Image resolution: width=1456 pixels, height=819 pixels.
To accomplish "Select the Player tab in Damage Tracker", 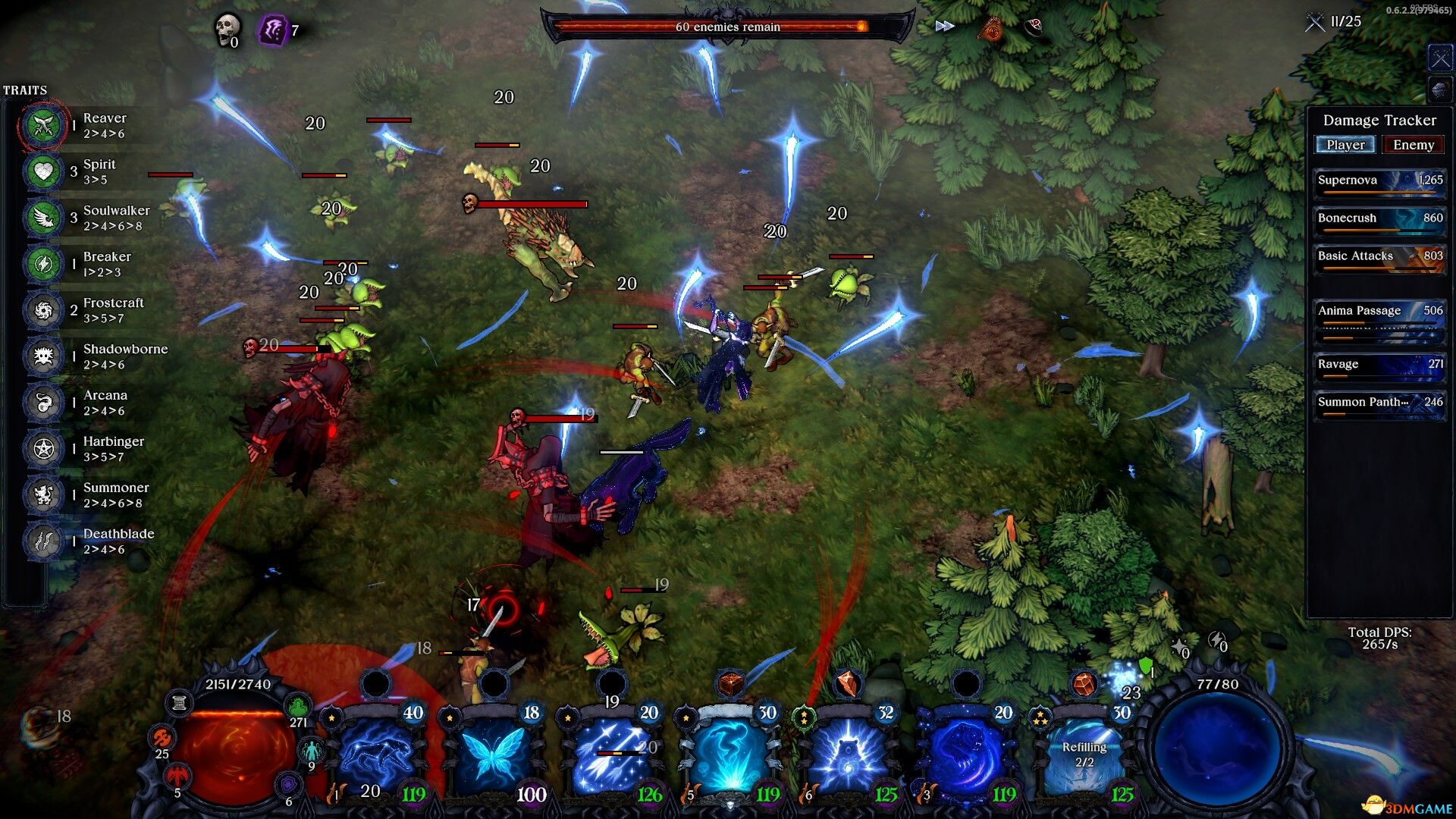I will (x=1345, y=144).
